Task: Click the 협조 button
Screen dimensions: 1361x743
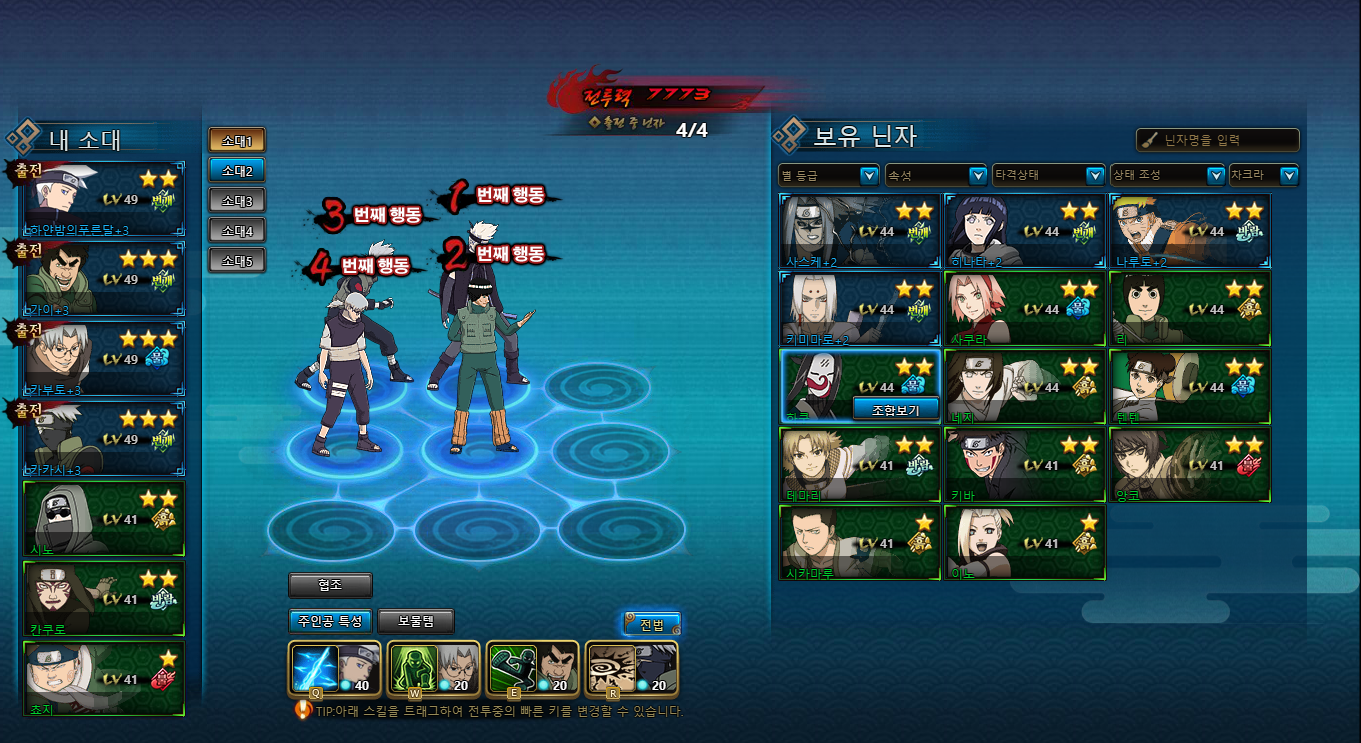Action: tap(330, 586)
